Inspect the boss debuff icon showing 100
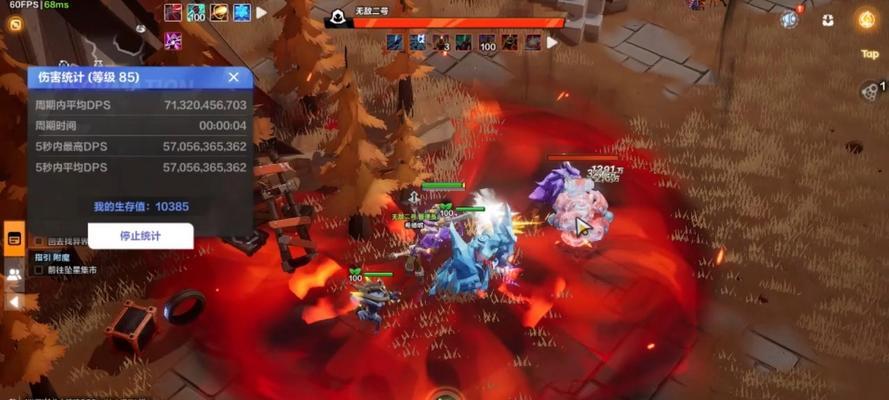The image size is (889, 400). [x=487, y=42]
